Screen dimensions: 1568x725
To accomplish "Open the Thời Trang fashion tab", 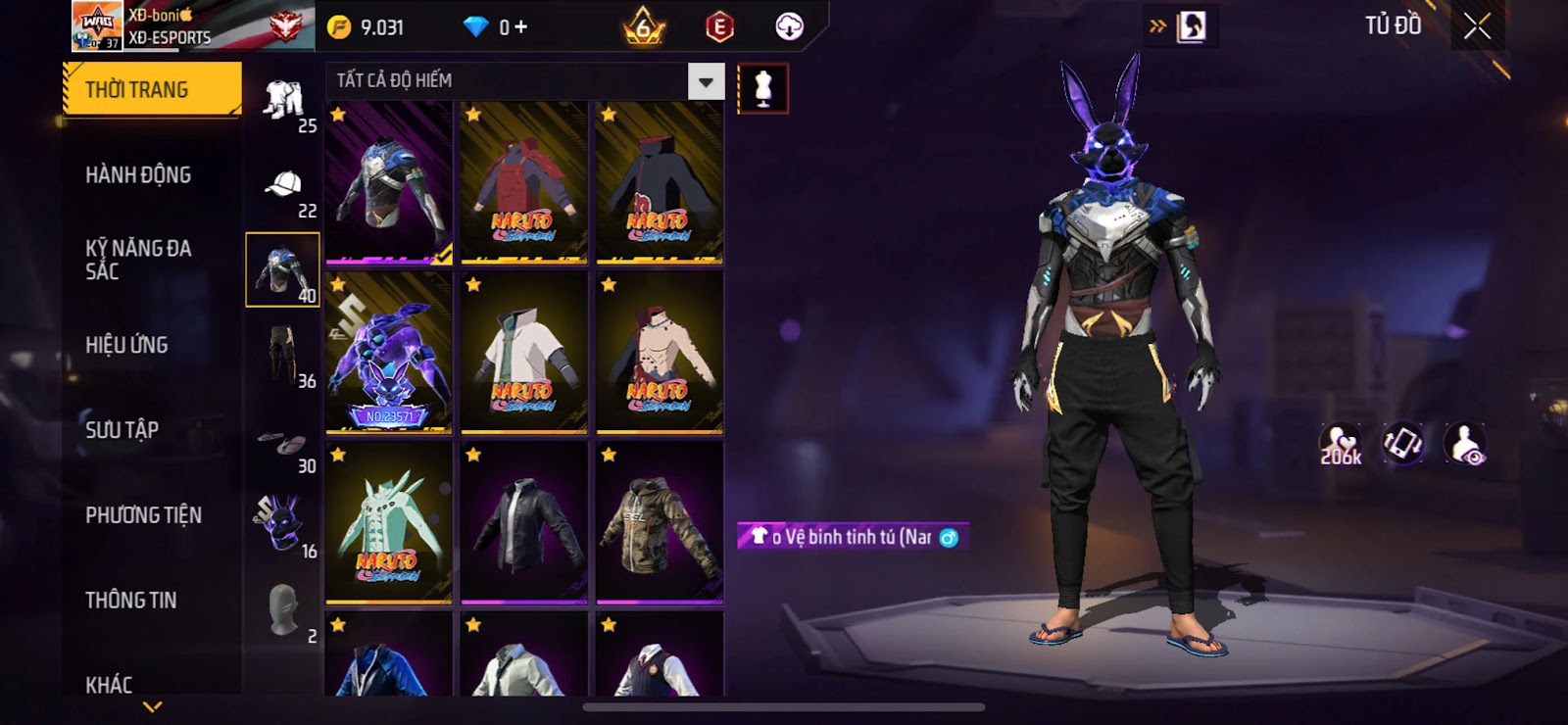I will click(x=151, y=89).
